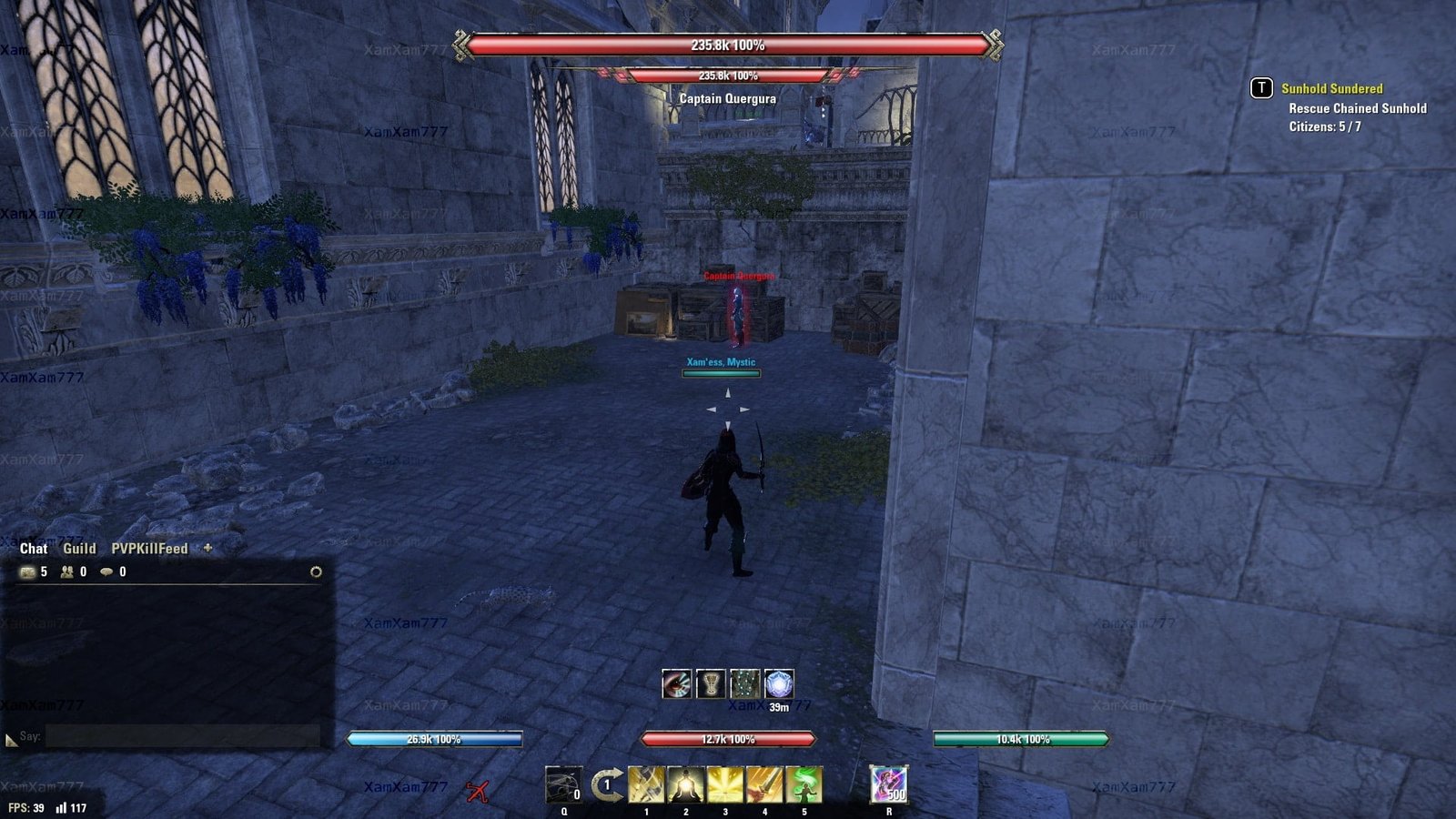The width and height of the screenshot is (1456, 819).
Task: Switch to the Guild chat tab
Action: pos(79,548)
